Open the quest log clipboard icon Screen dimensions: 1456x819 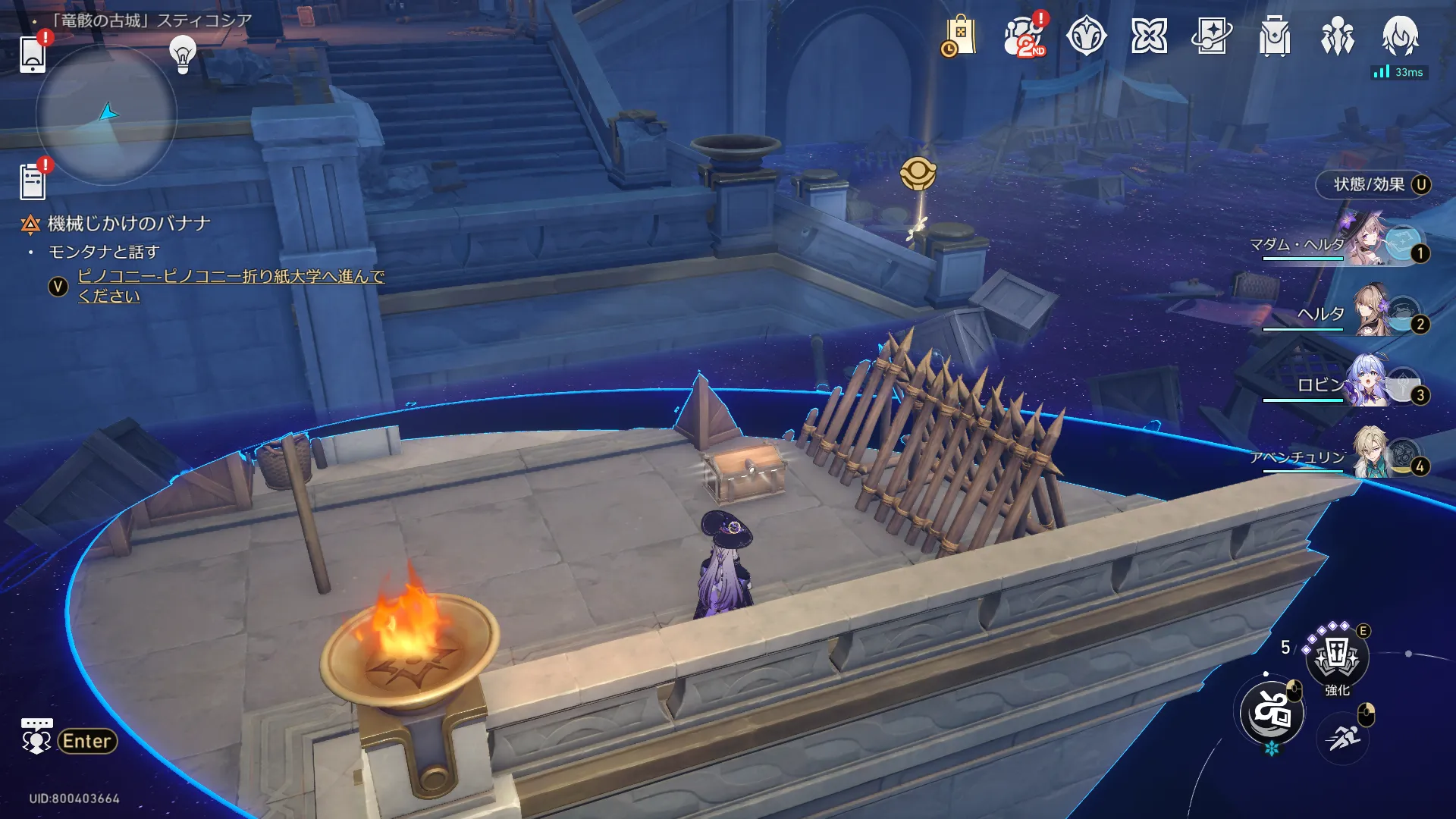(33, 182)
